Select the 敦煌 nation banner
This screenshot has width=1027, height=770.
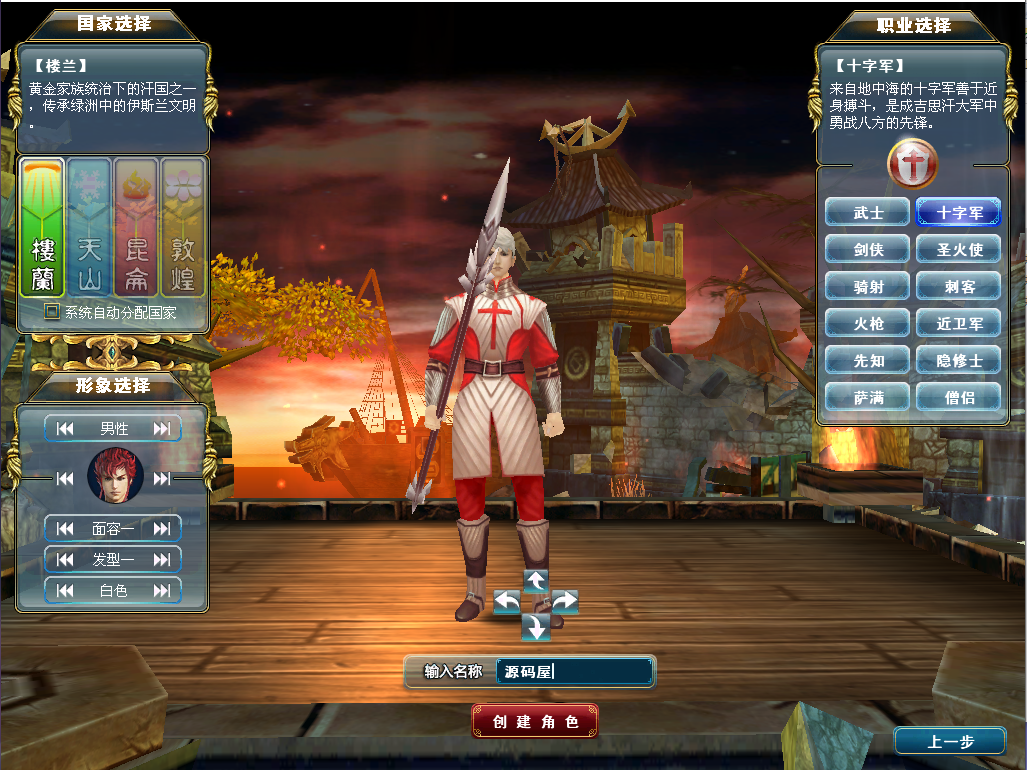[183, 228]
